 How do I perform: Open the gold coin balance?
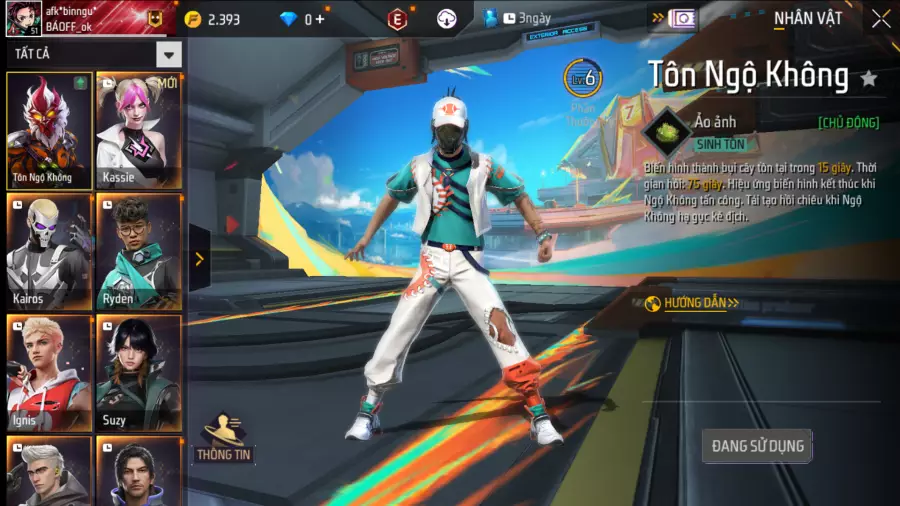click(x=213, y=19)
